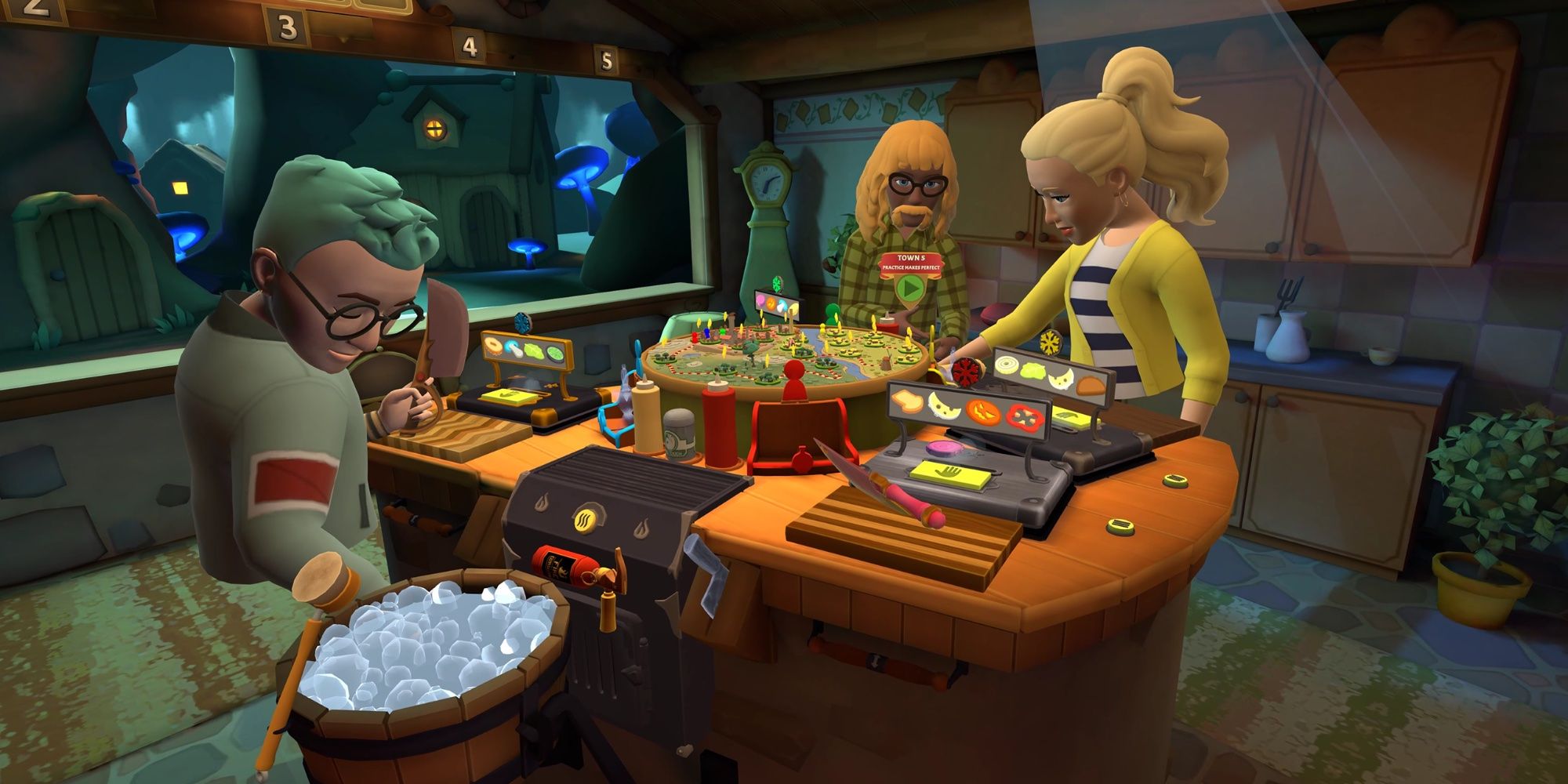Select the mayo dollop icon beside the bagel

tap(514, 349)
